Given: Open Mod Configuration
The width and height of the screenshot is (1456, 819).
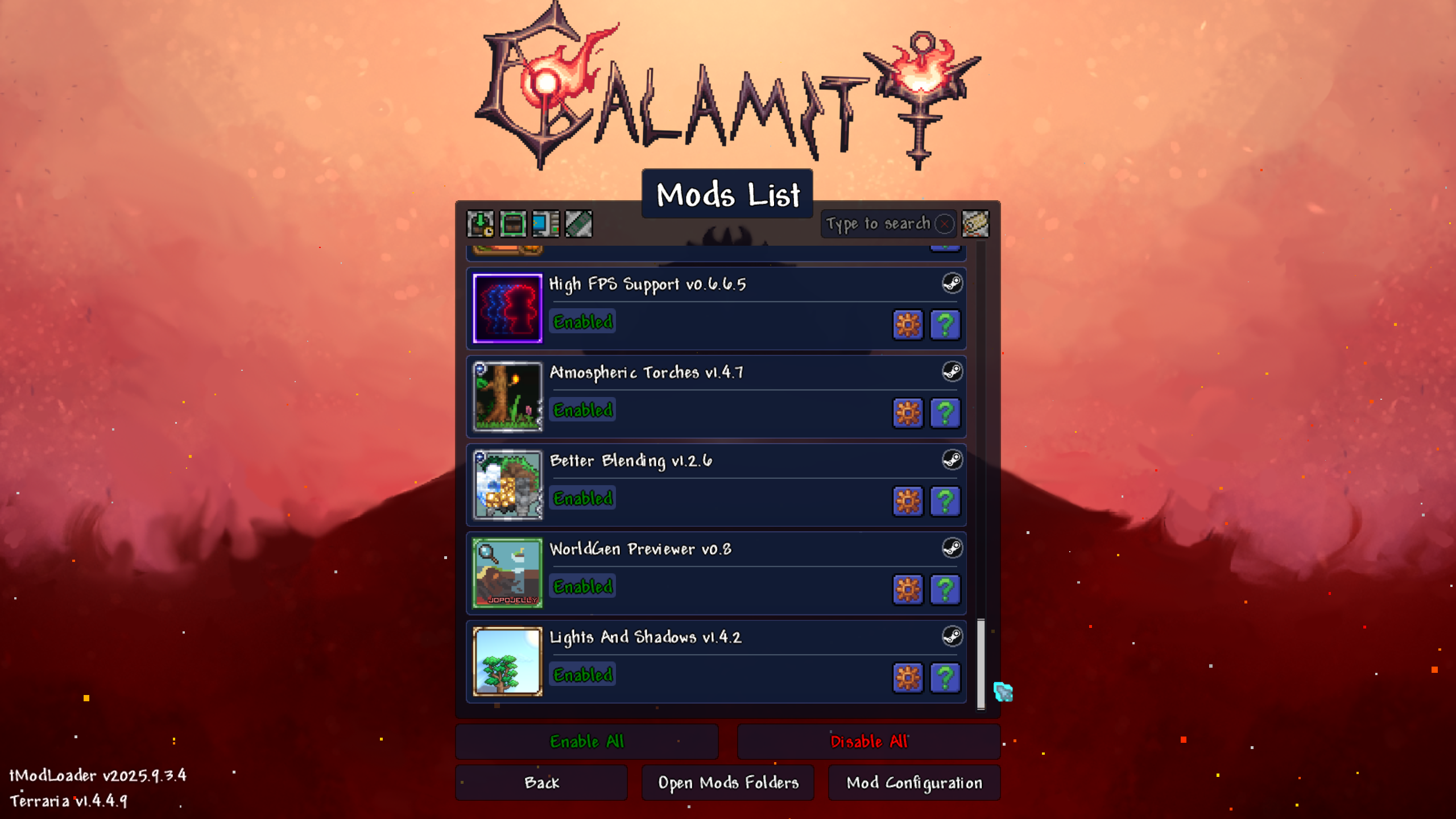Looking at the screenshot, I should (913, 783).
